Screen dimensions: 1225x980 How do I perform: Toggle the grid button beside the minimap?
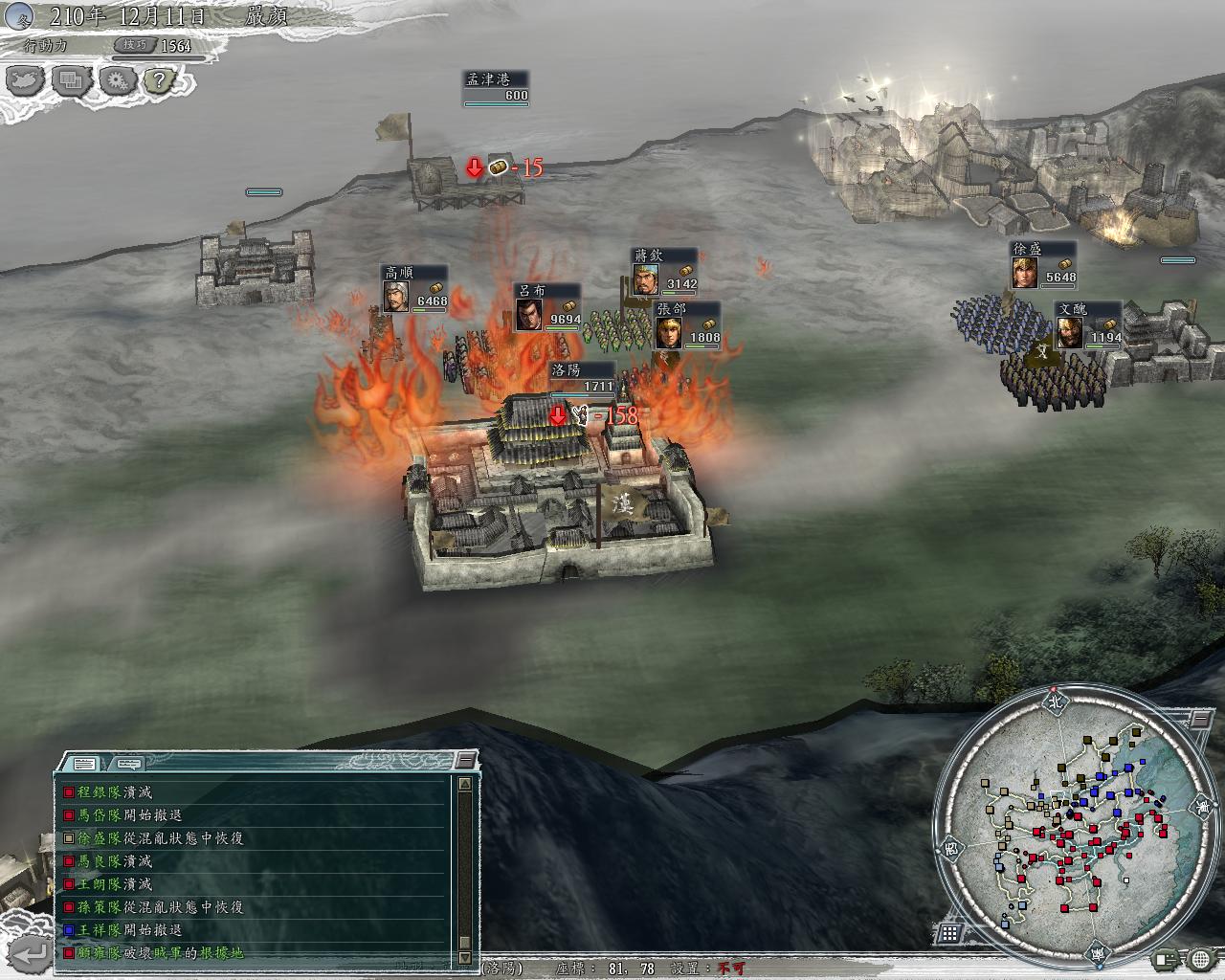949,932
